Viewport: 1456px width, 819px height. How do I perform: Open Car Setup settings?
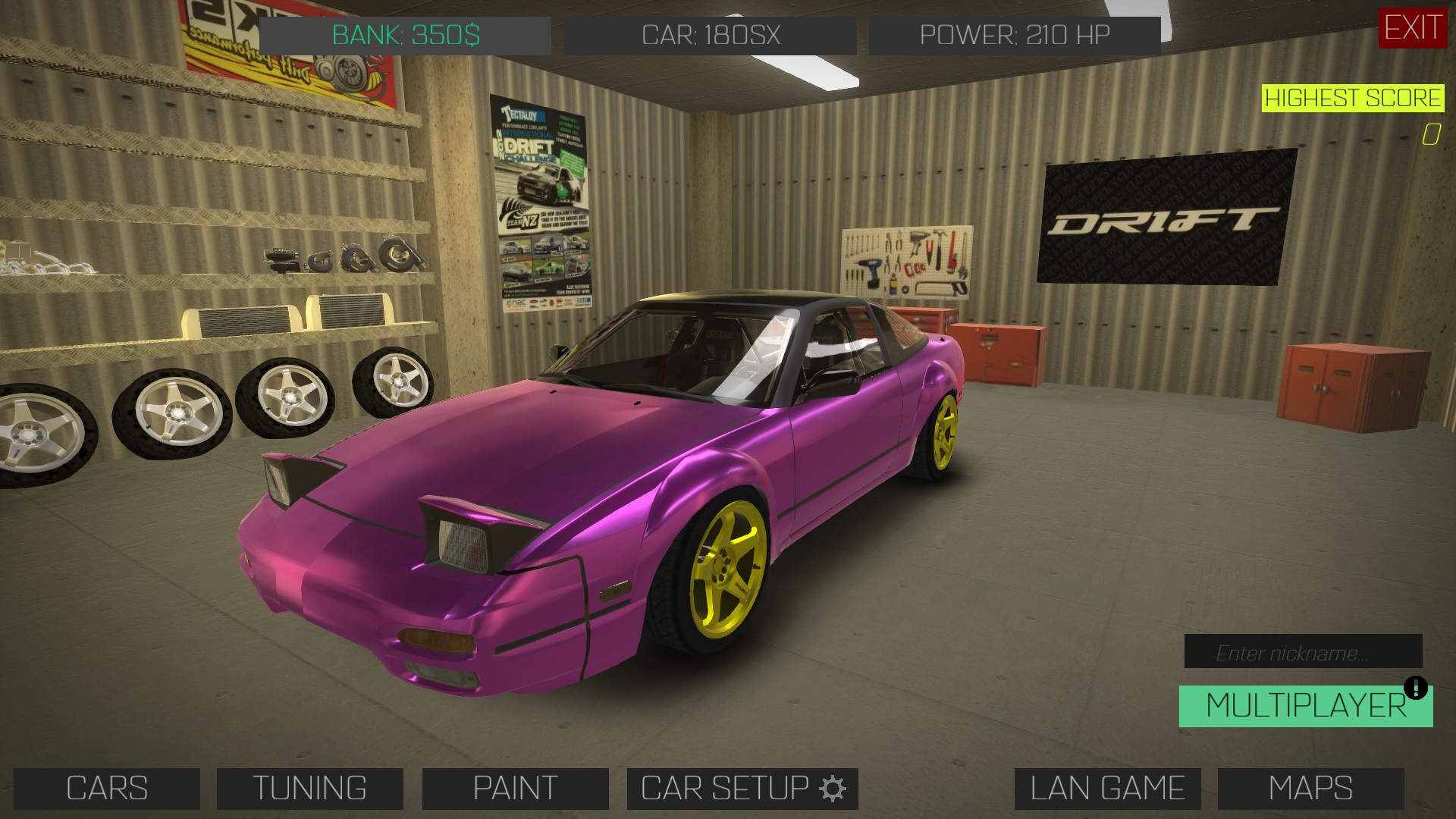point(742,789)
